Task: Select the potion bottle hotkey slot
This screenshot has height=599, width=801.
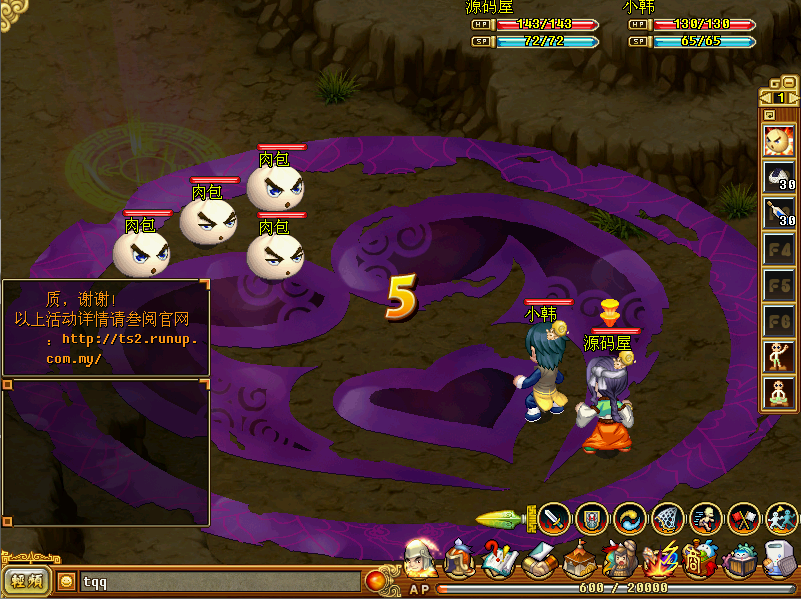Action: 778,213
